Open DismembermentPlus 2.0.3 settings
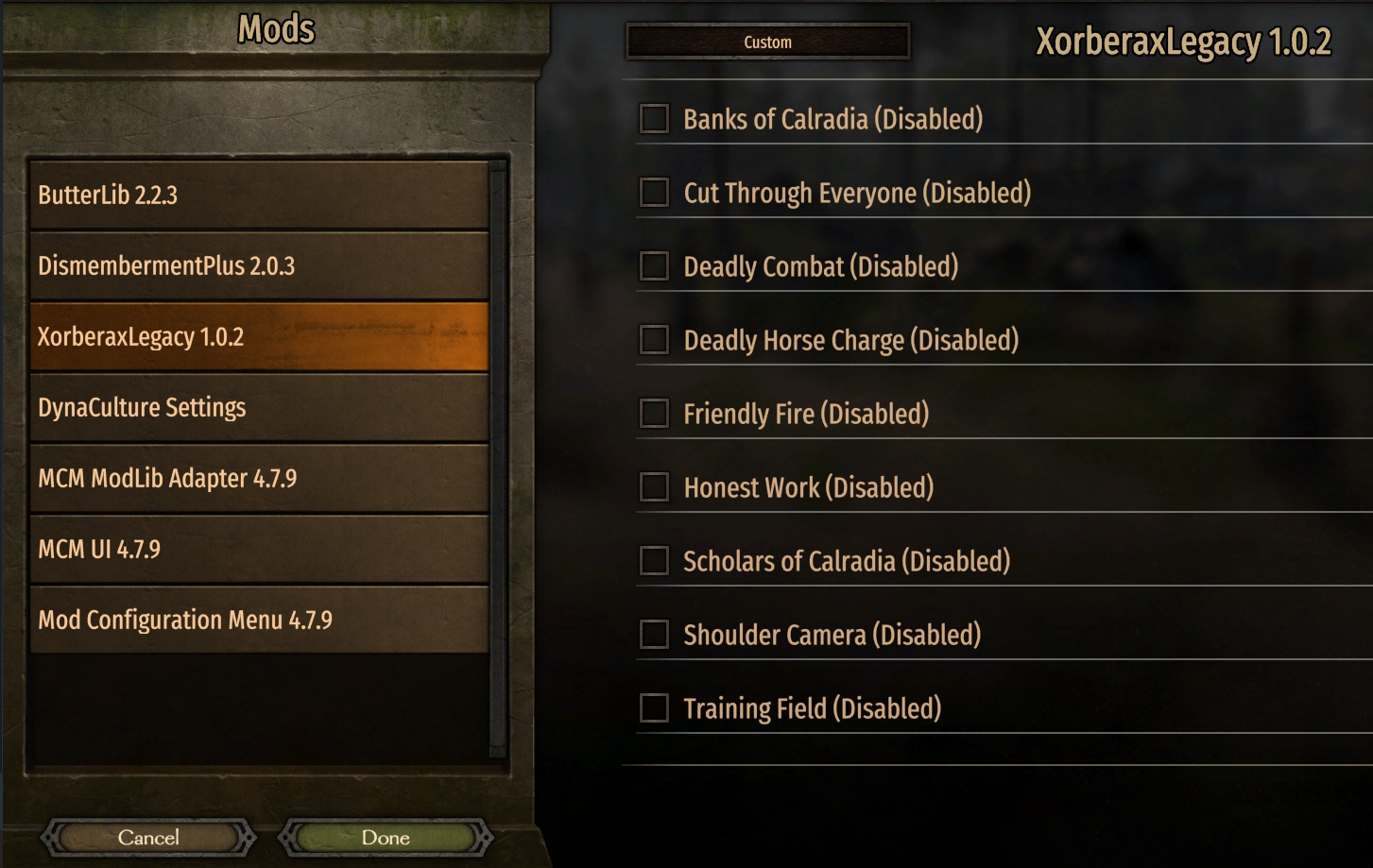Viewport: 1373px width, 868px height. point(258,266)
